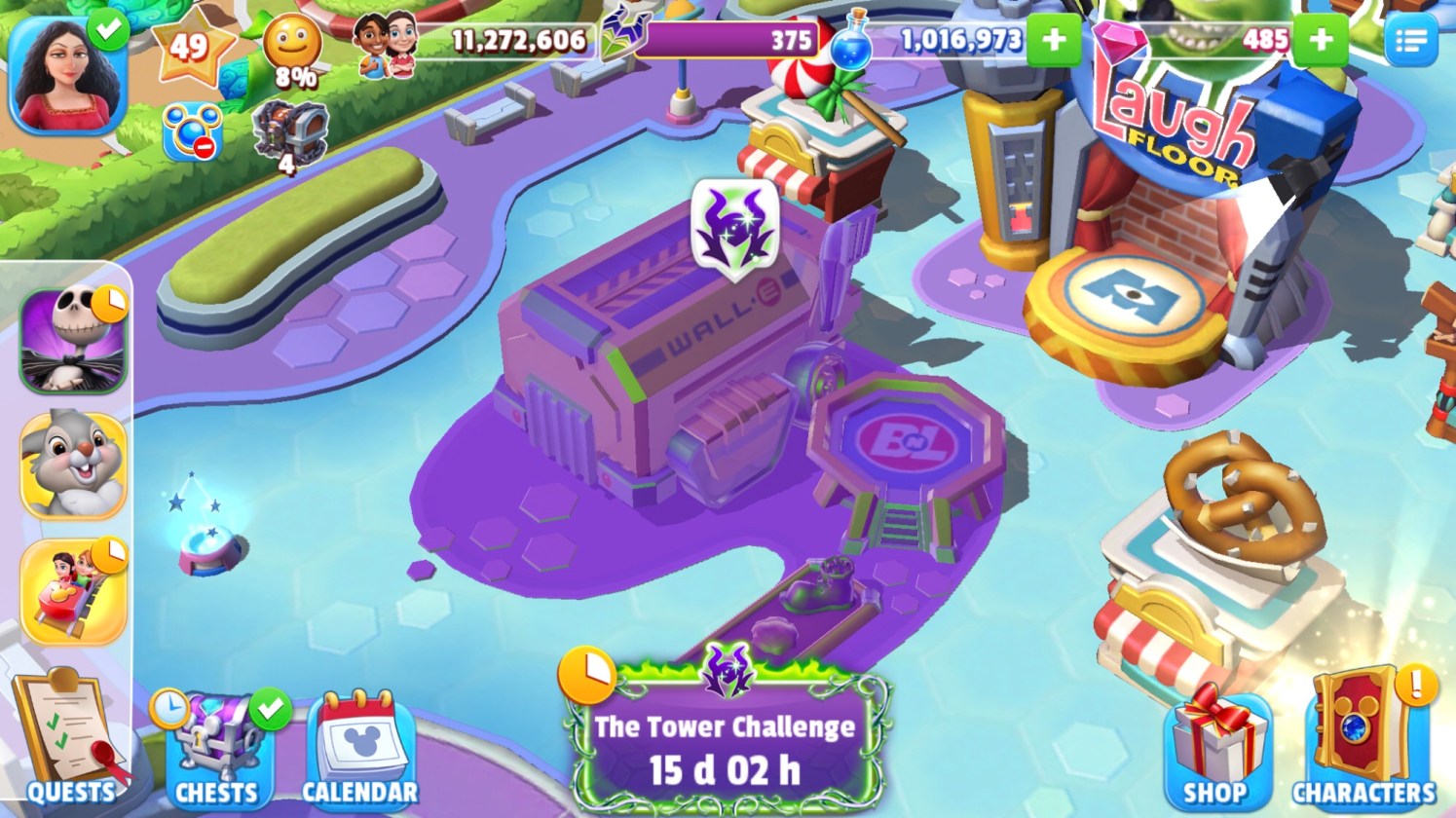Tap the blue Mickey ears icon

[192, 132]
